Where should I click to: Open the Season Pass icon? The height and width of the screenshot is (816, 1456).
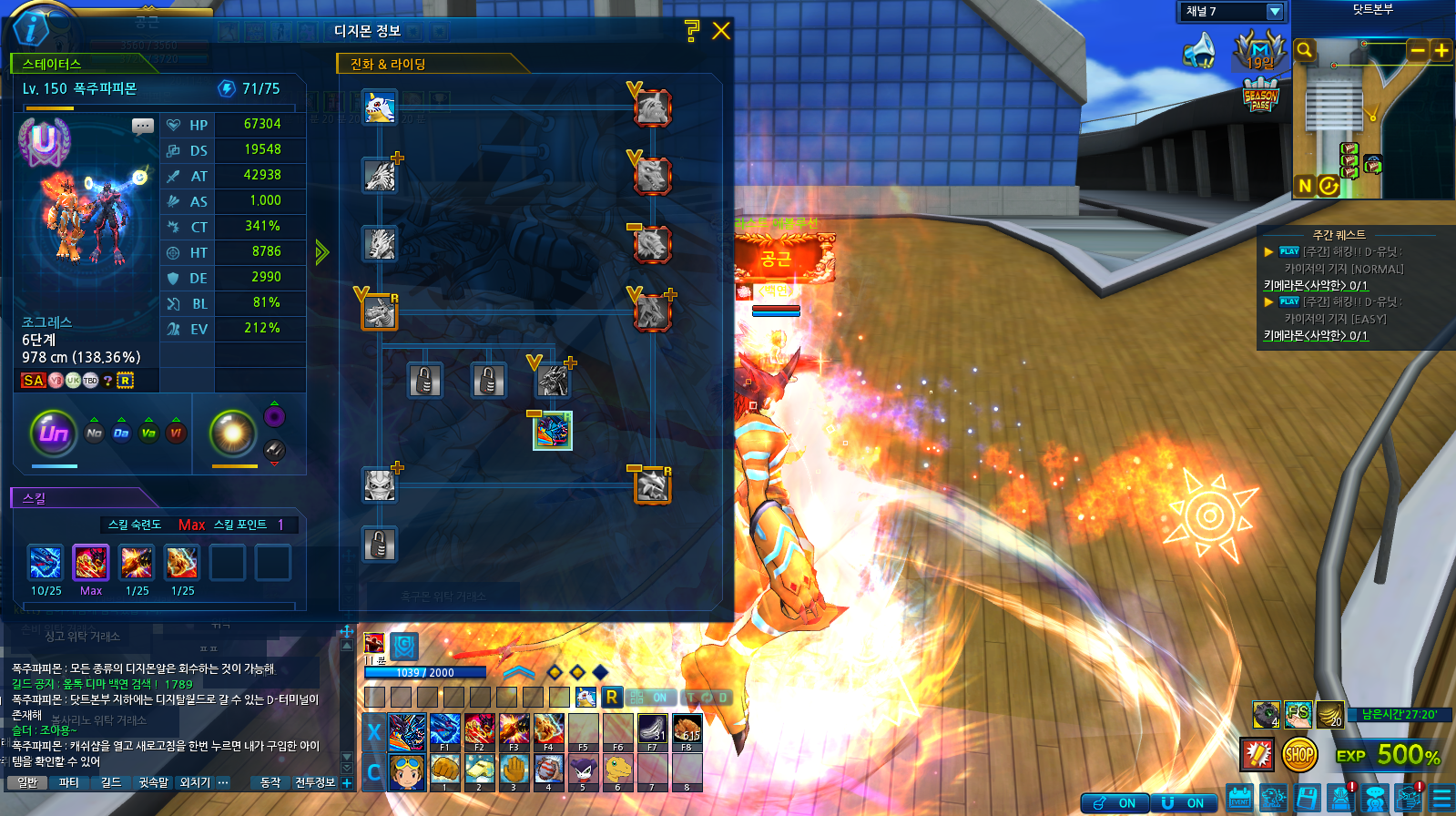coord(1260,97)
